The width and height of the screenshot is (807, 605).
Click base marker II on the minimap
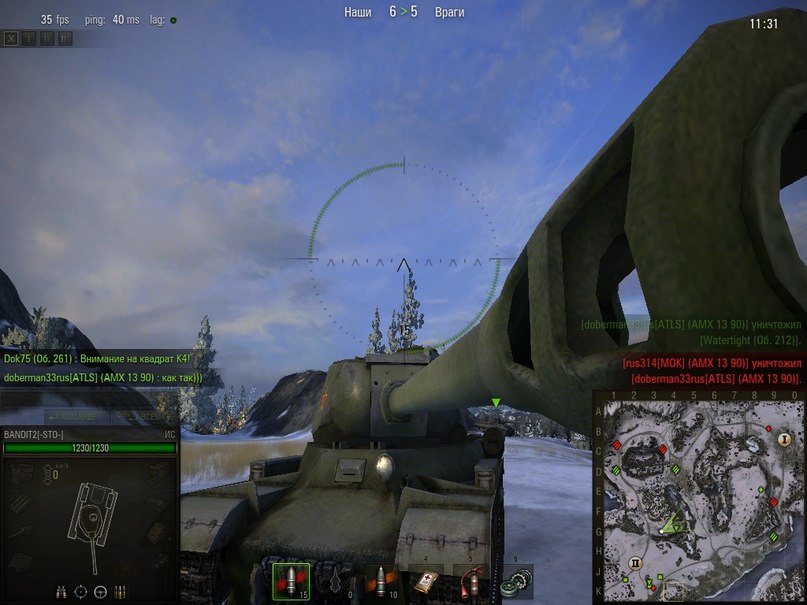(634, 564)
